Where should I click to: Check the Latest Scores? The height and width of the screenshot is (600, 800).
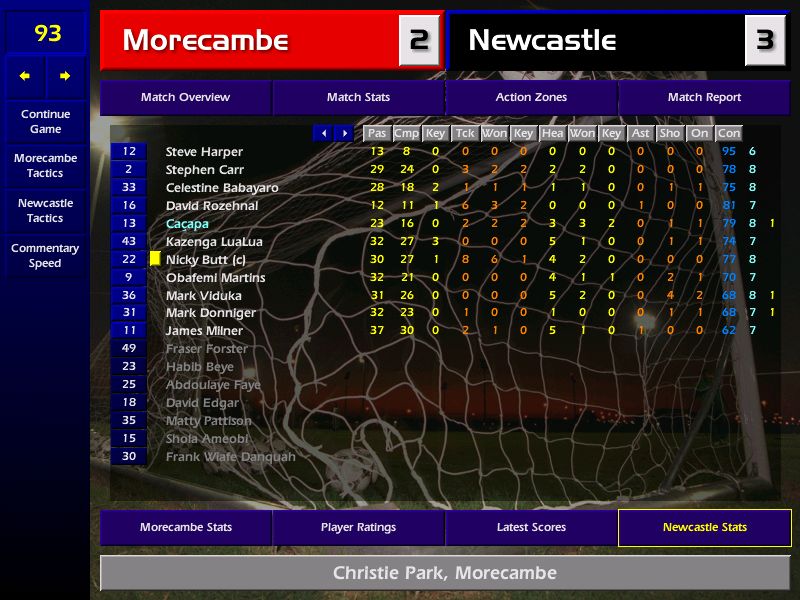pyautogui.click(x=531, y=527)
